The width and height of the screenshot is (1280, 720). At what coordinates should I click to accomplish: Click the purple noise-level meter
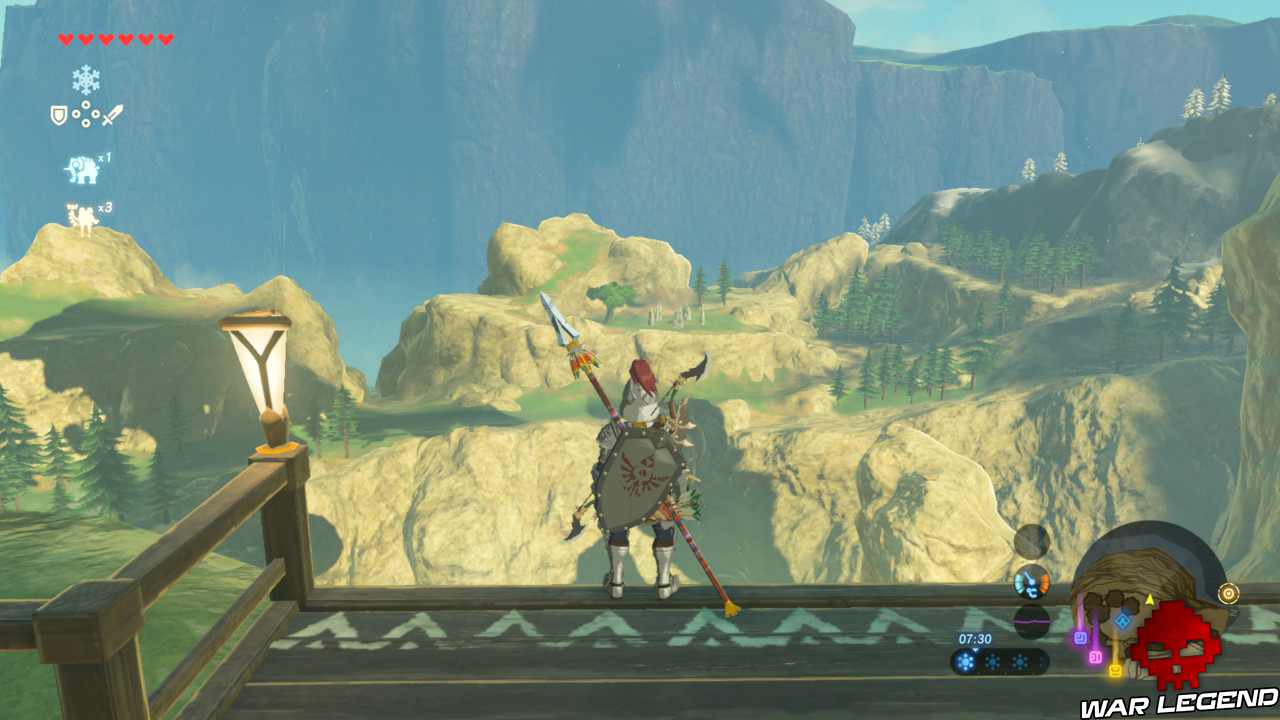[x=1032, y=622]
